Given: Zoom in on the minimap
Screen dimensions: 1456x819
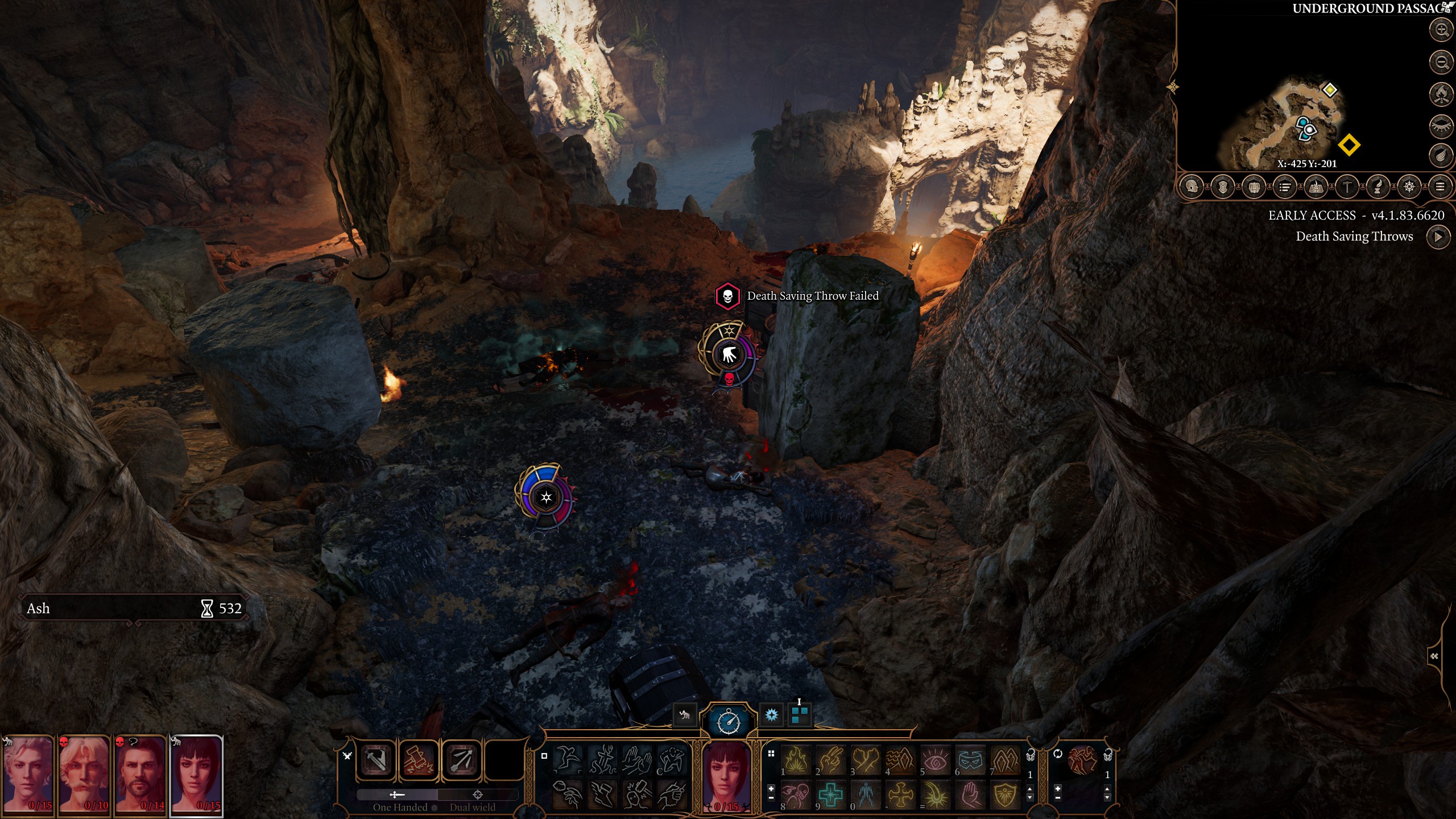Looking at the screenshot, I should pos(1441,30).
